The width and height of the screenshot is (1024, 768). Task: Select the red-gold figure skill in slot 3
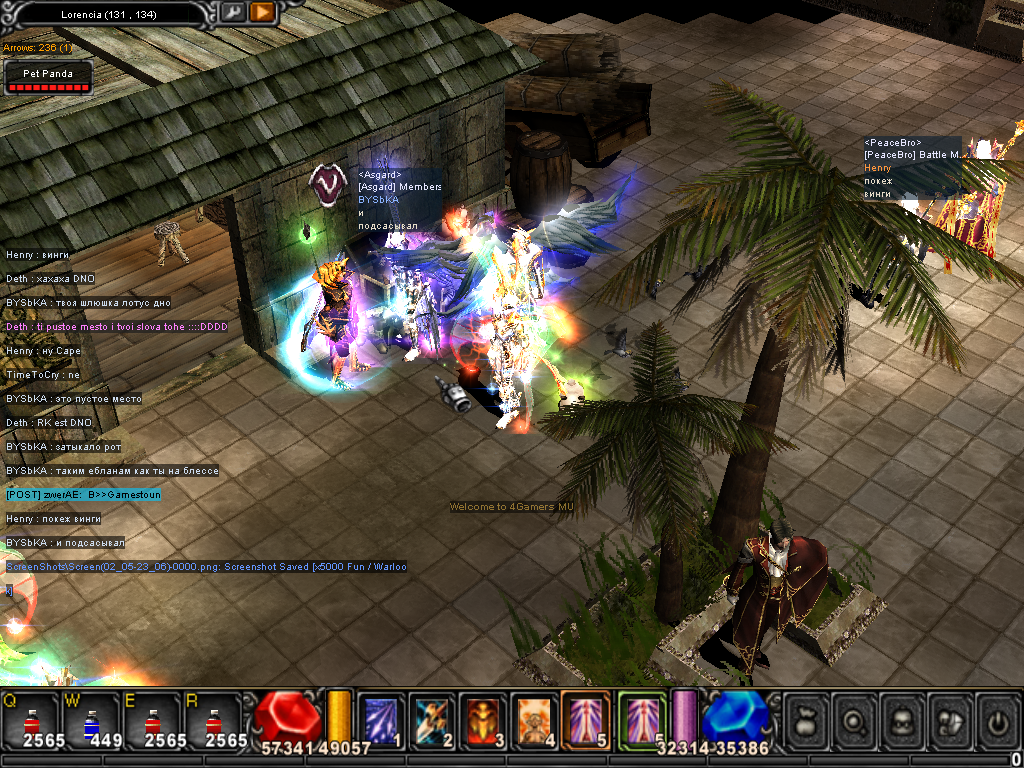[484, 720]
